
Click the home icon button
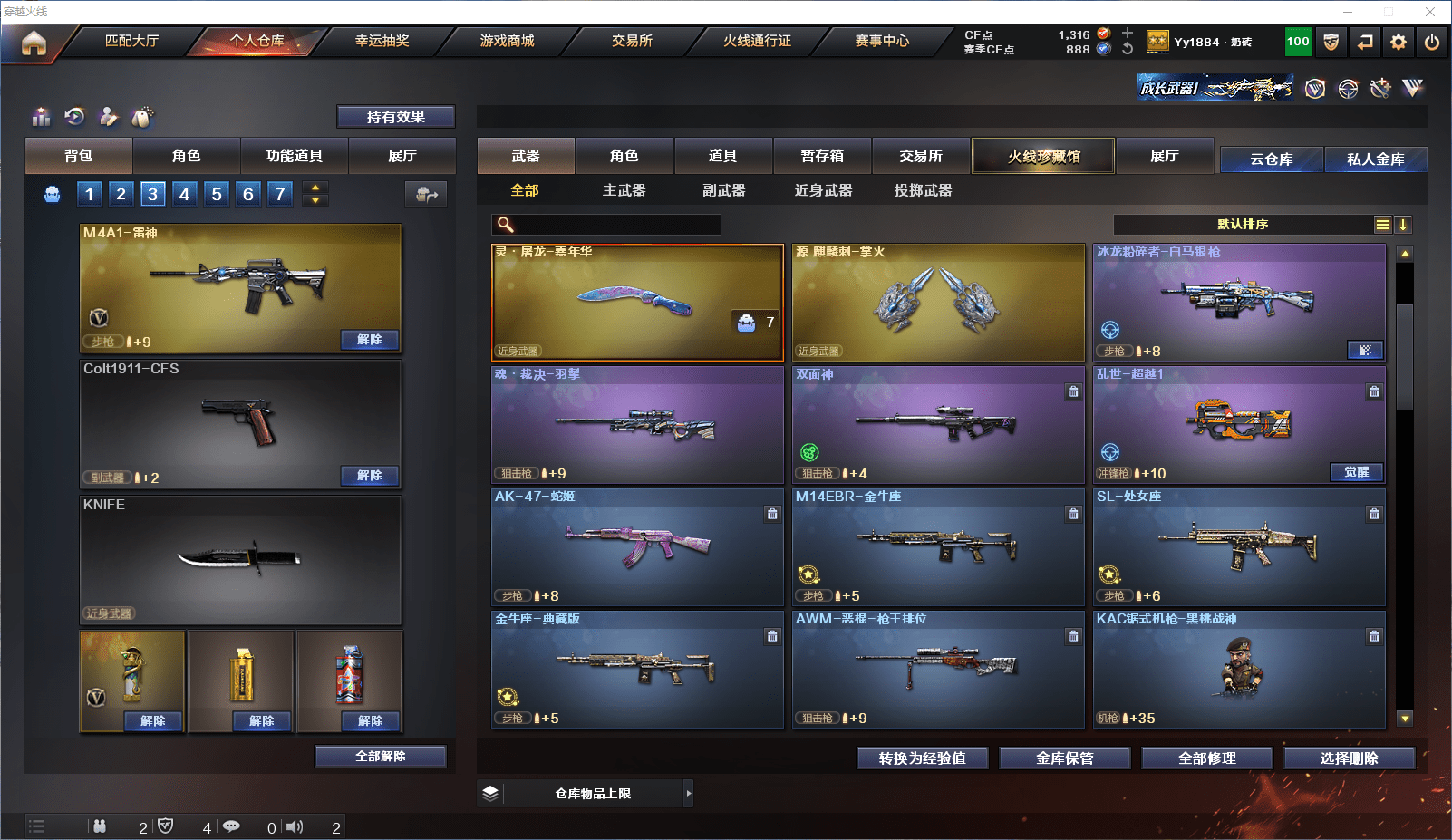coord(34,43)
